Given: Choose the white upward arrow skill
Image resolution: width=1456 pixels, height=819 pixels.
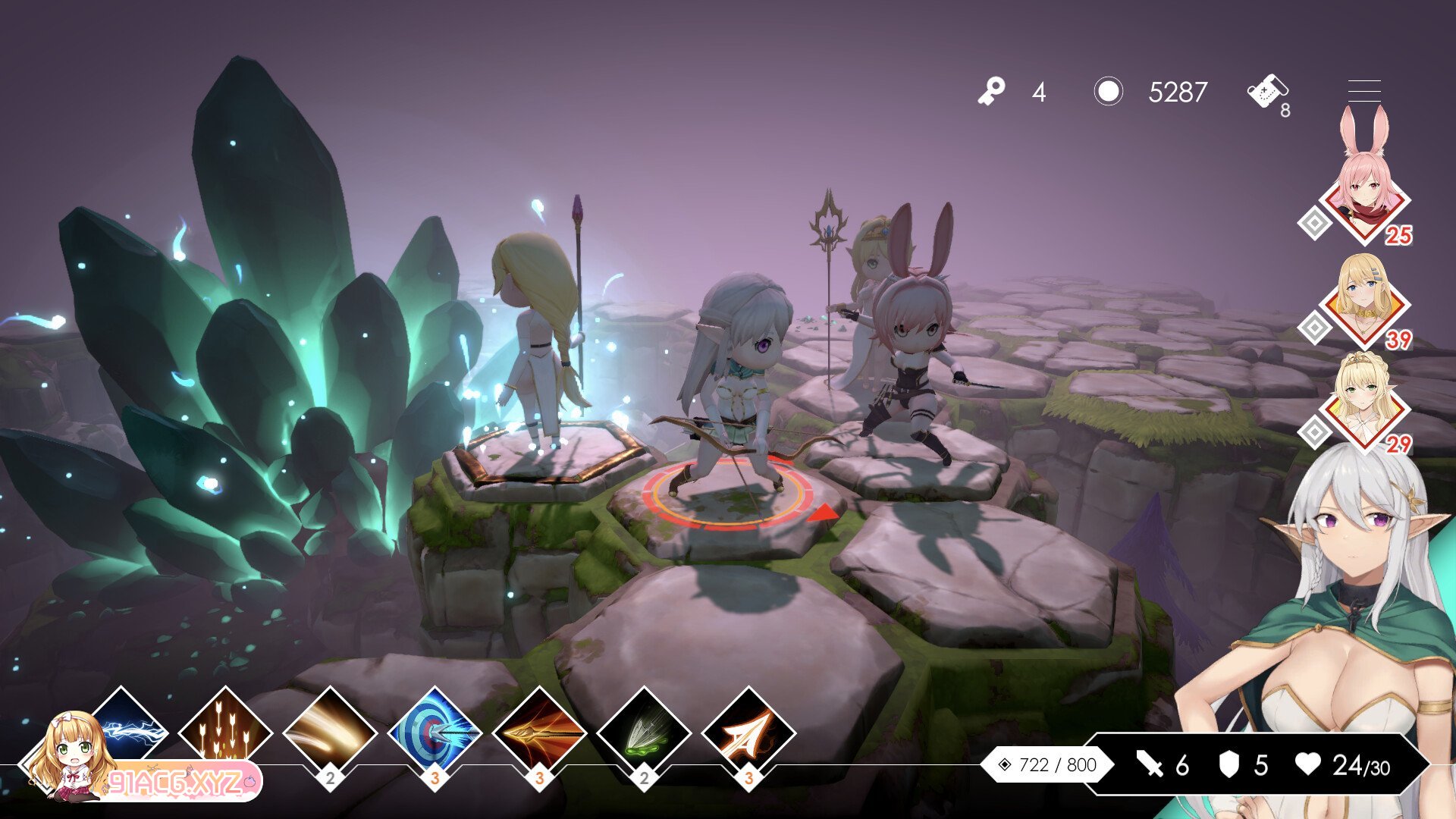Looking at the screenshot, I should coord(748,733).
